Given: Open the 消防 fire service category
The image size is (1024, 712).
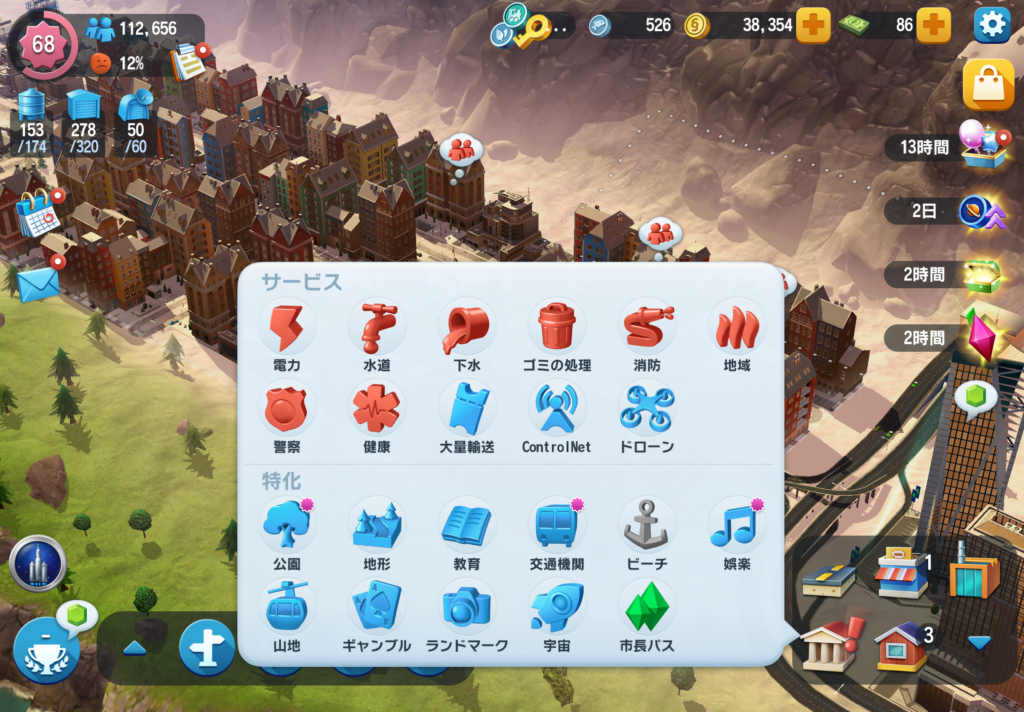Looking at the screenshot, I should pyautogui.click(x=647, y=327).
